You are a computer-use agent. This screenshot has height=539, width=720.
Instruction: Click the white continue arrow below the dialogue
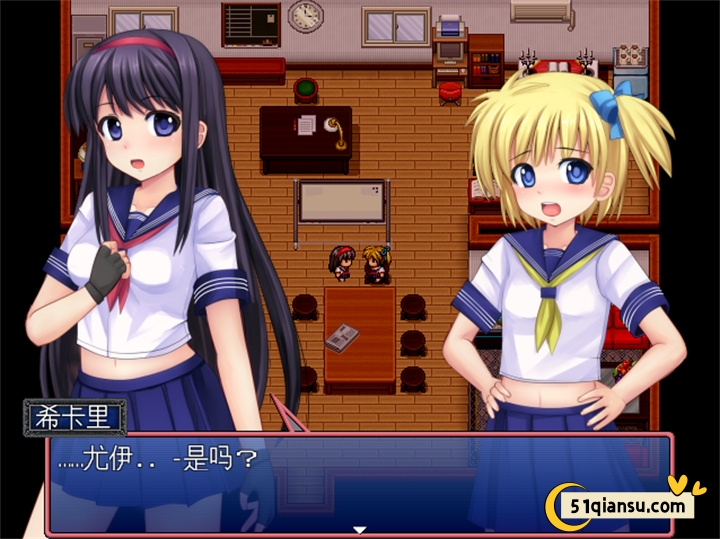(x=360, y=529)
